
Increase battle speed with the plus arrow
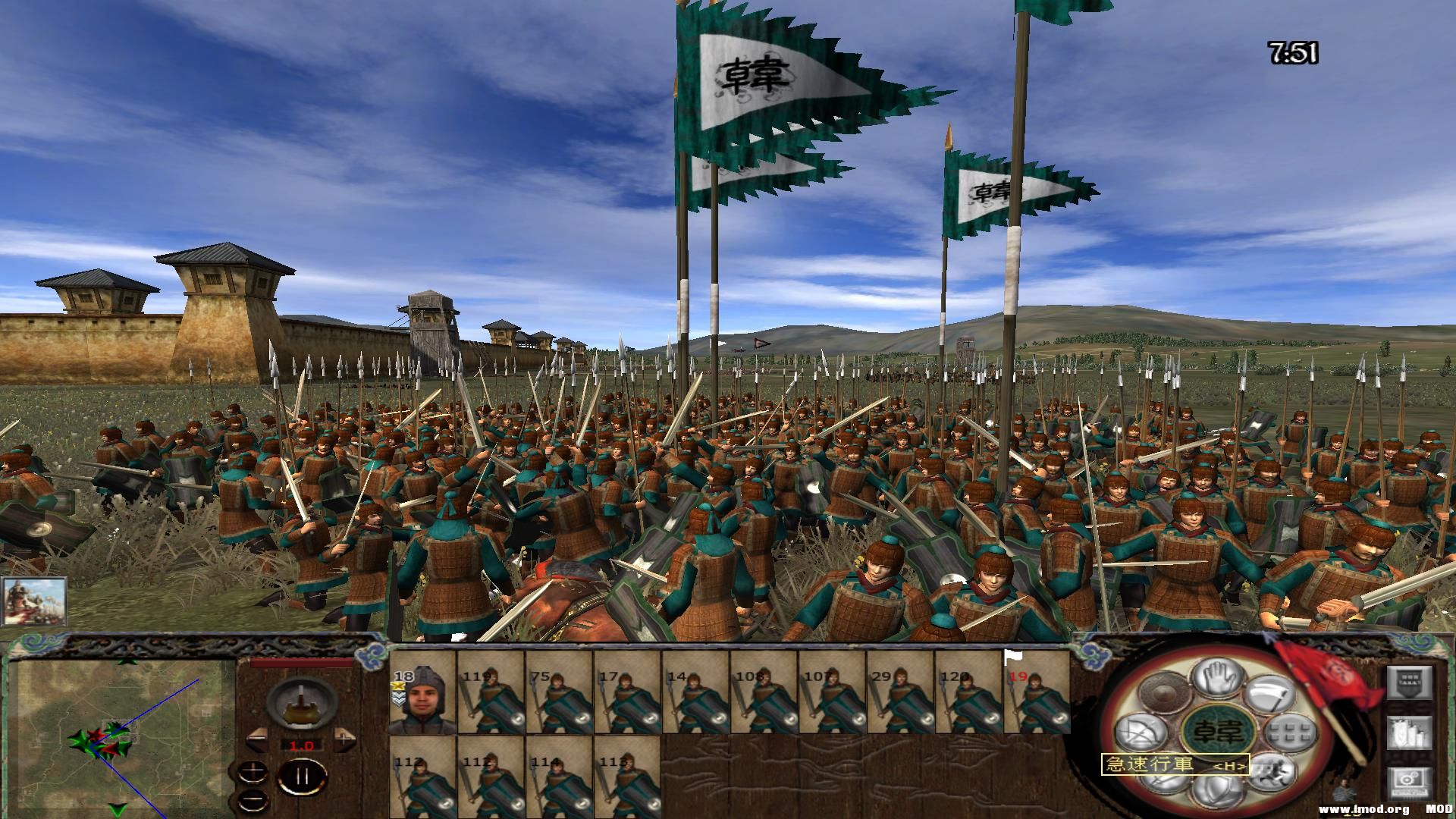point(344,738)
